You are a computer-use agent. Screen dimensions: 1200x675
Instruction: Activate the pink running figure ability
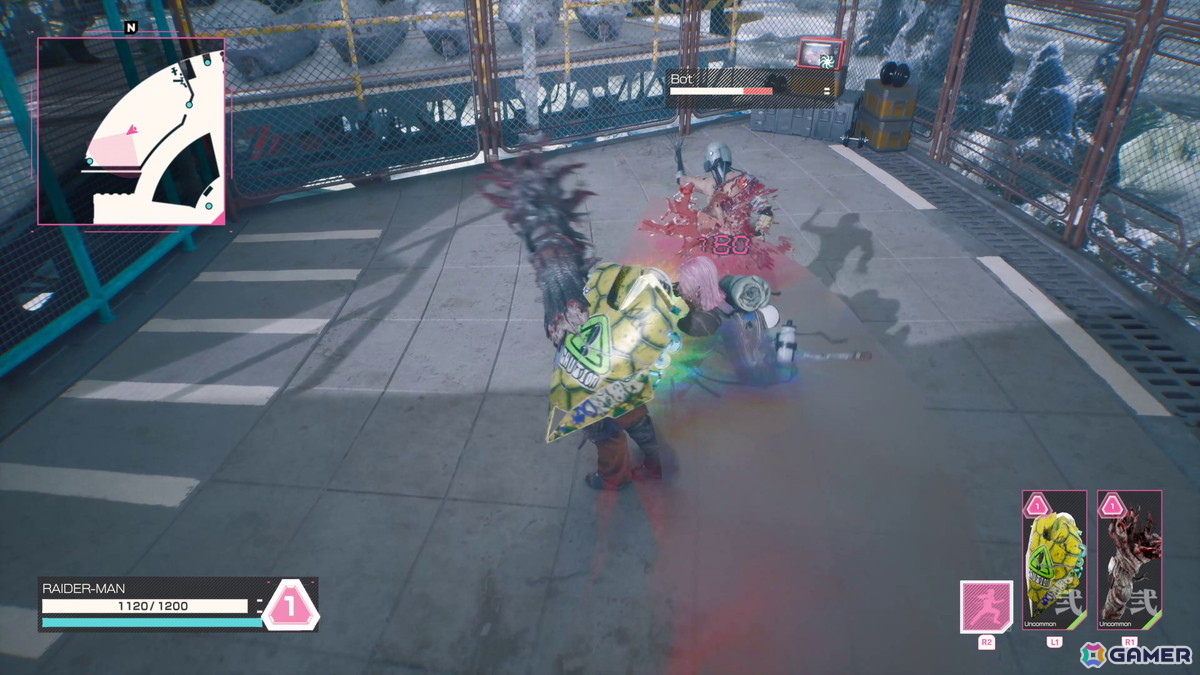pyautogui.click(x=986, y=606)
